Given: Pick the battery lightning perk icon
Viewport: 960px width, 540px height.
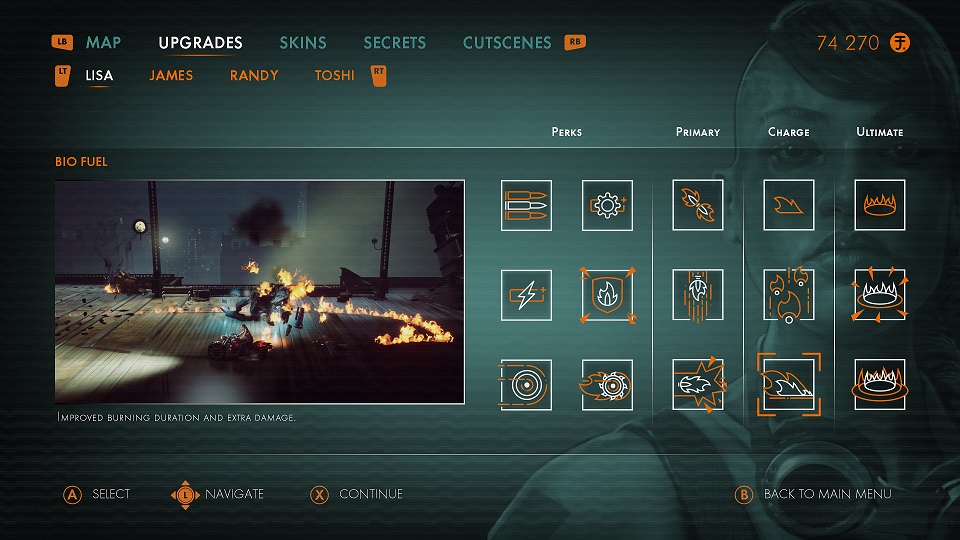Looking at the screenshot, I should (526, 295).
